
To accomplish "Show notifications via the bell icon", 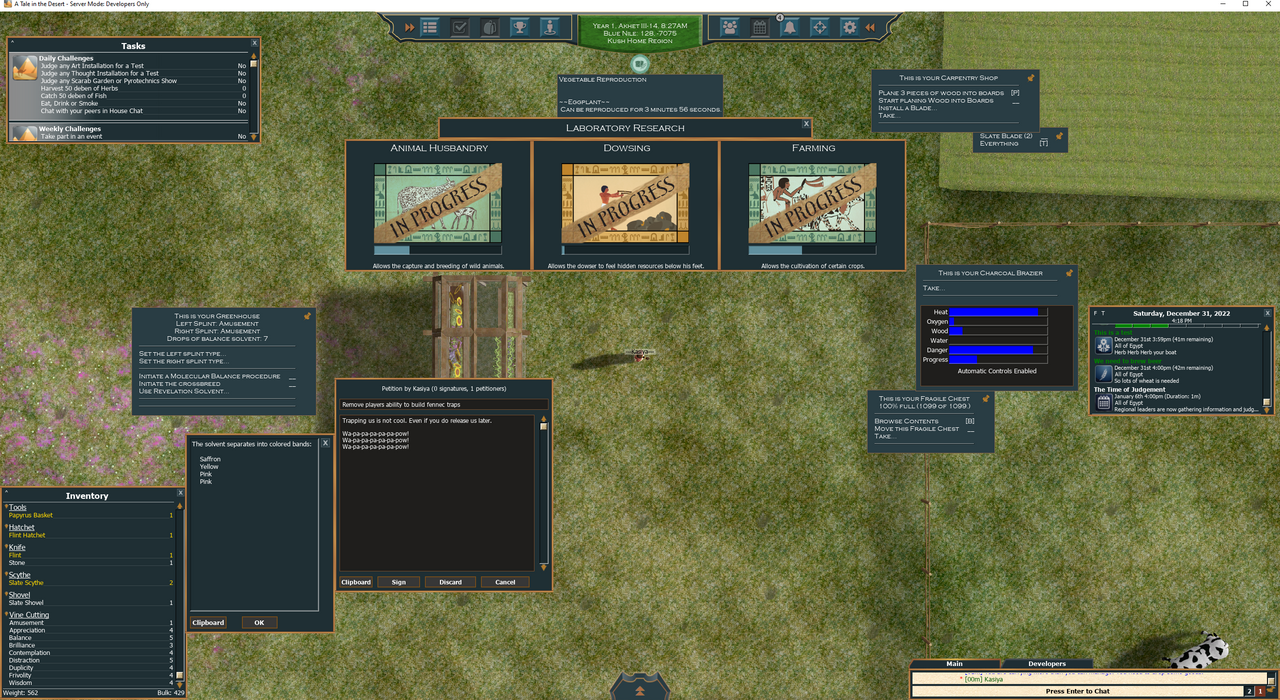I will pyautogui.click(x=790, y=28).
